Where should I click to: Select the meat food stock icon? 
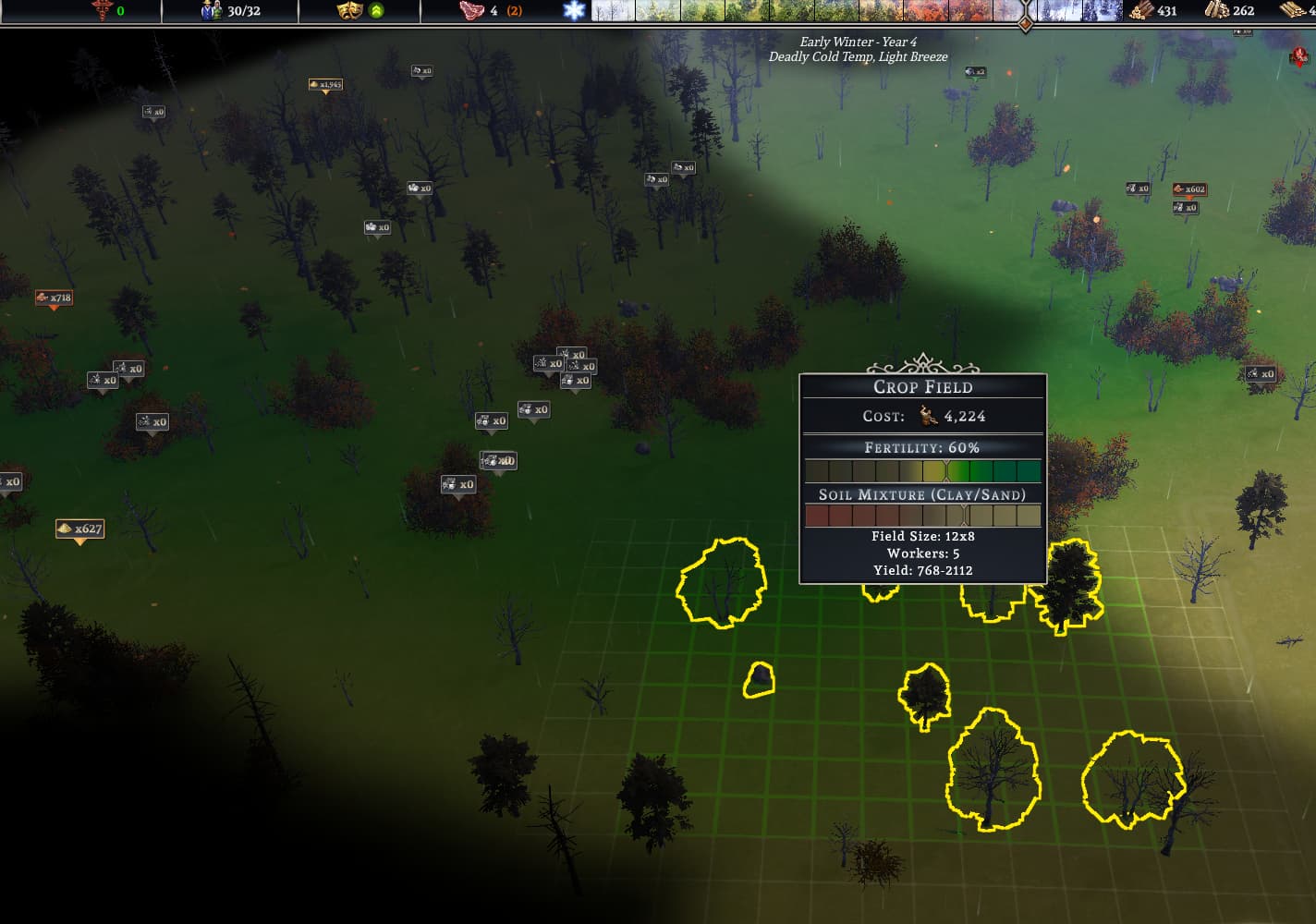[471, 11]
